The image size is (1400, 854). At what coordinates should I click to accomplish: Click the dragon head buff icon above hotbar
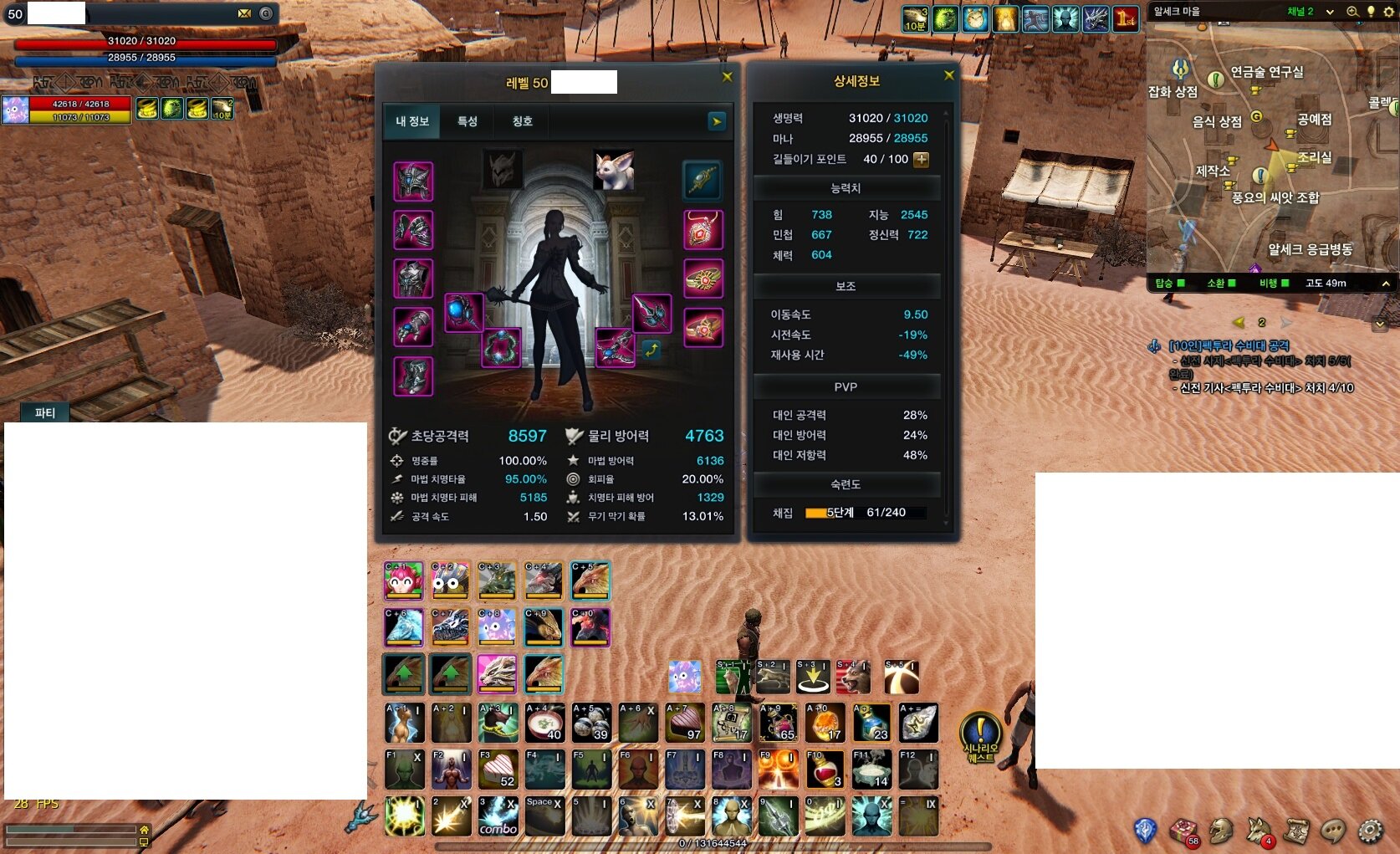[544, 676]
